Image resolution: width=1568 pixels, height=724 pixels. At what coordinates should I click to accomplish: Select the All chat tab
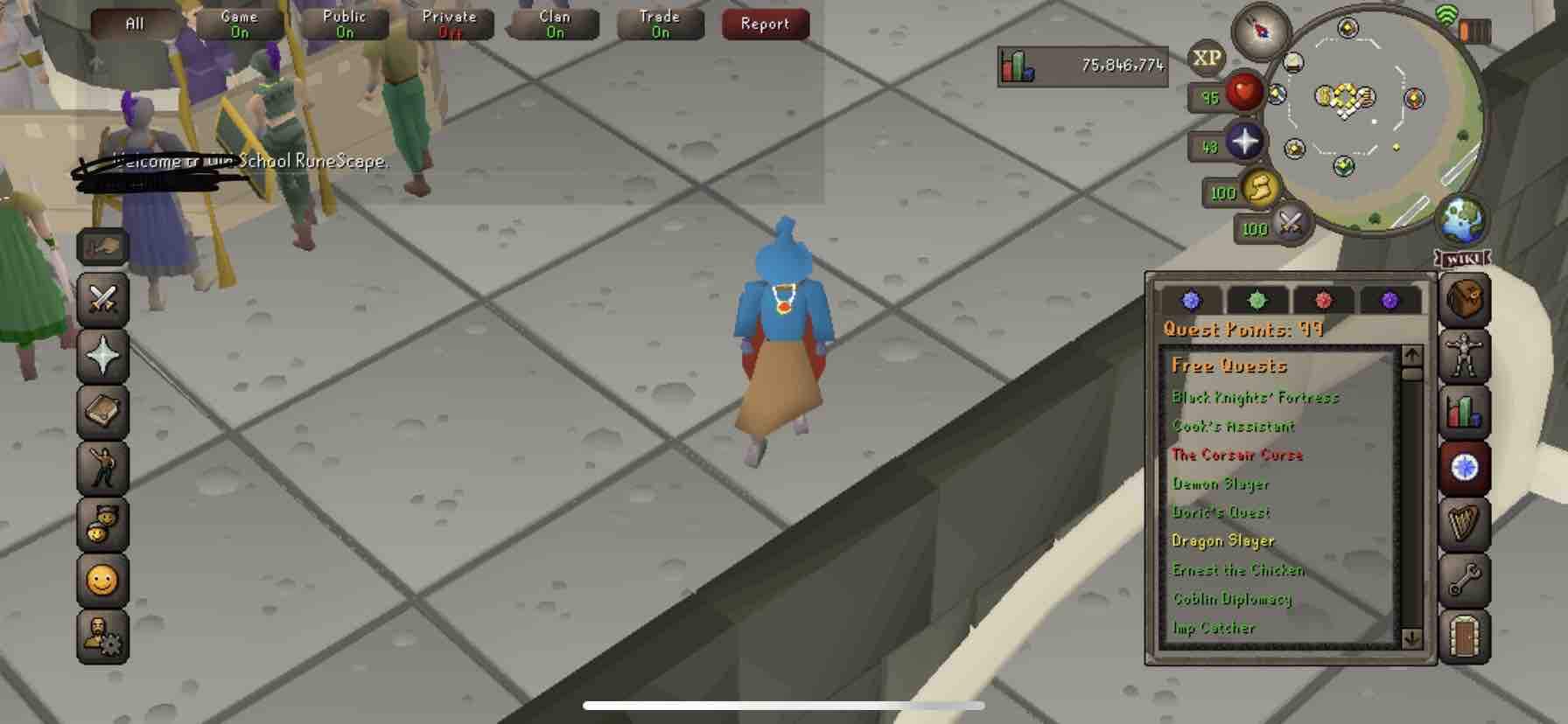[x=133, y=24]
